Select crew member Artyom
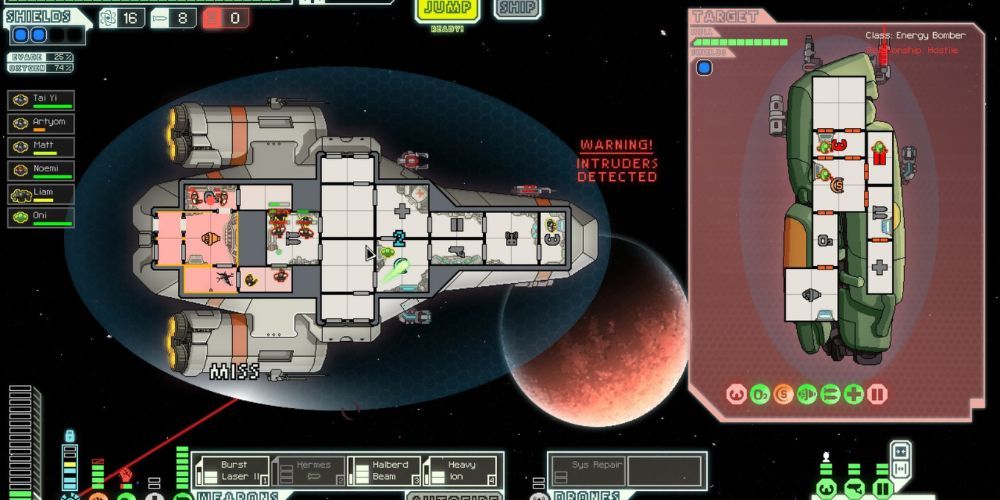 click(x=41, y=123)
